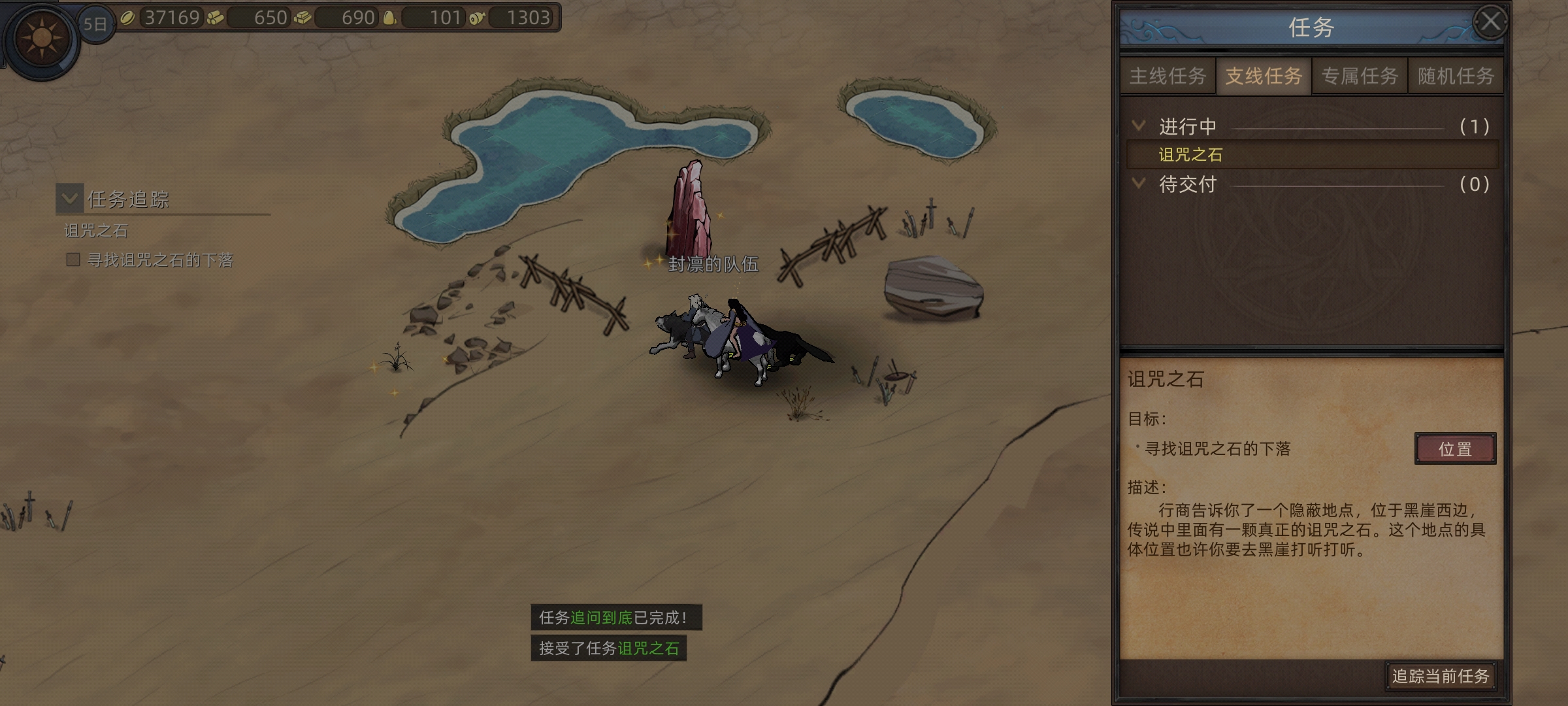Image resolution: width=1568 pixels, height=706 pixels.
Task: Show the 随机任务 tab
Action: click(x=1456, y=76)
